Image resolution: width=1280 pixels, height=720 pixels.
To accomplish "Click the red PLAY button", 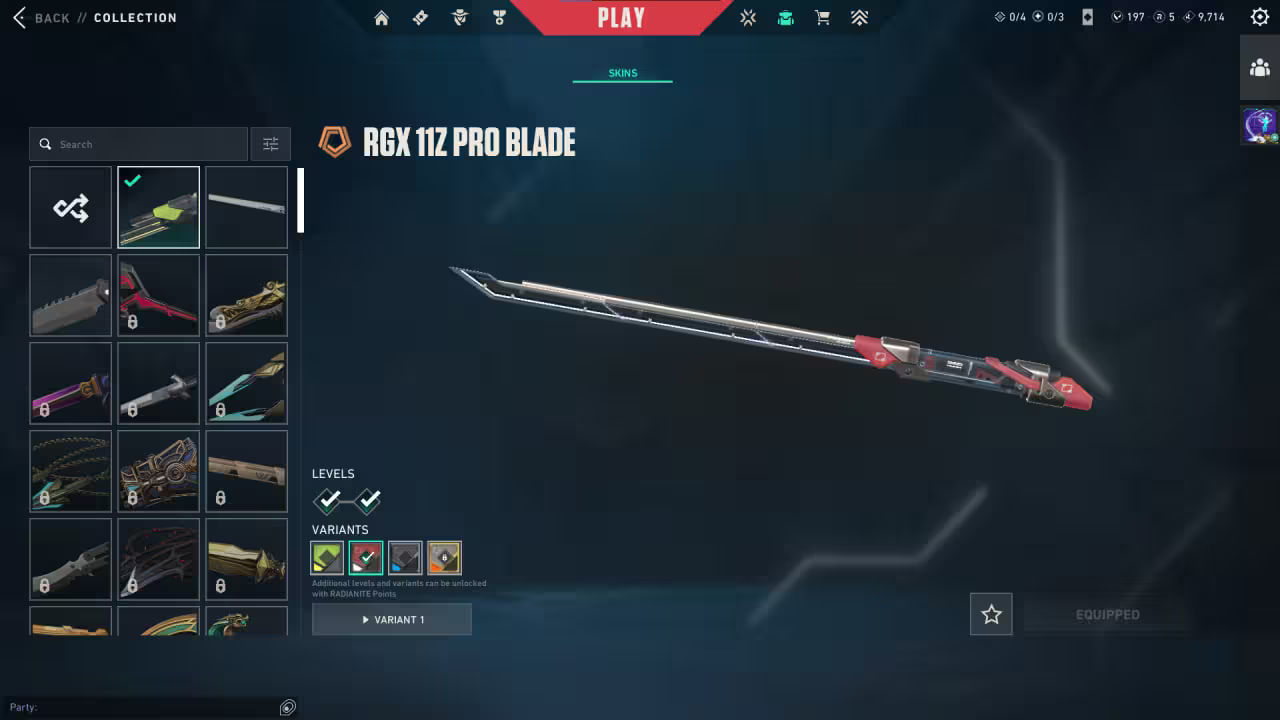I will point(621,18).
